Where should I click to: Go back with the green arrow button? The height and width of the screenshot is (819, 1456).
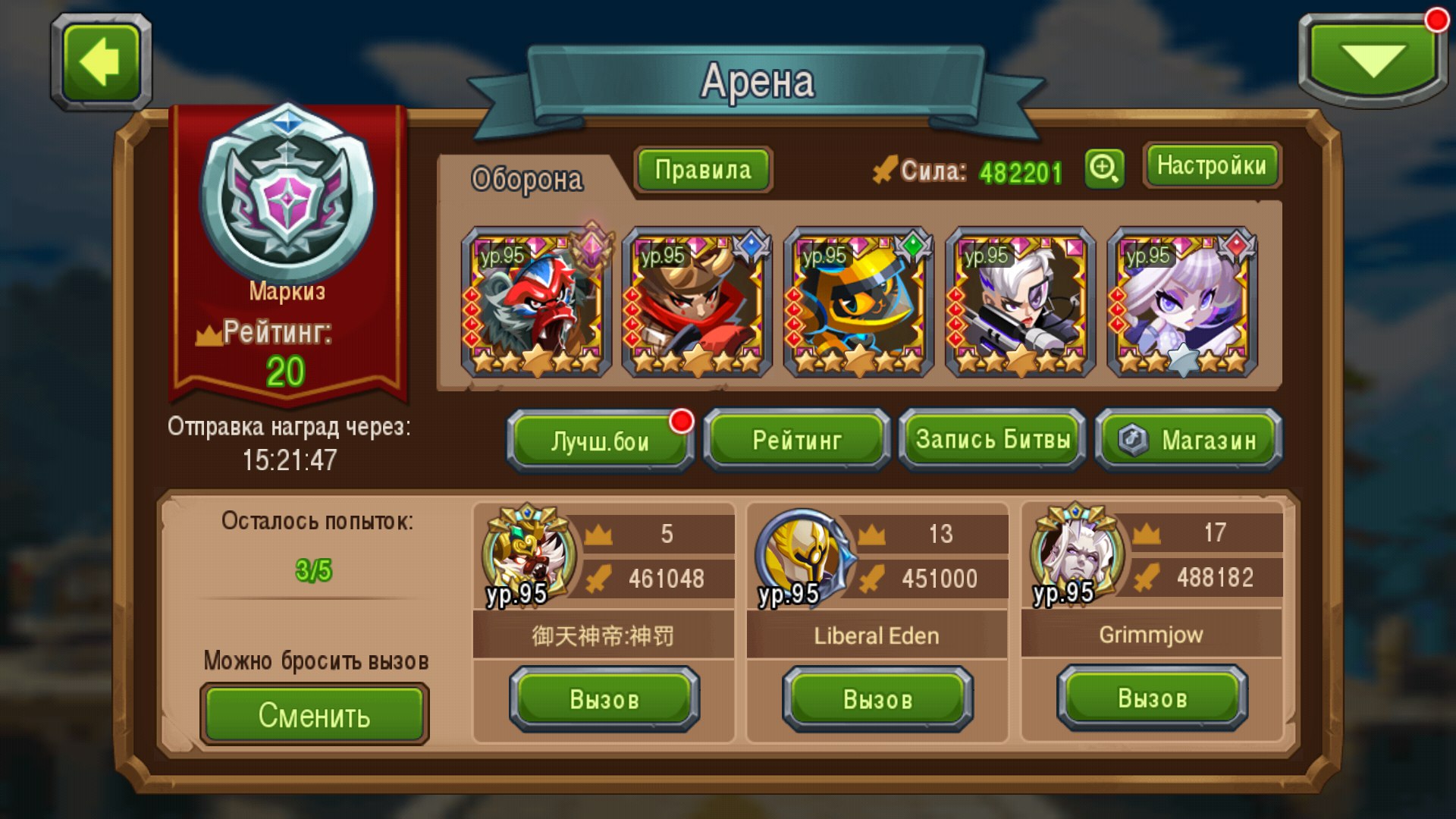[101, 62]
